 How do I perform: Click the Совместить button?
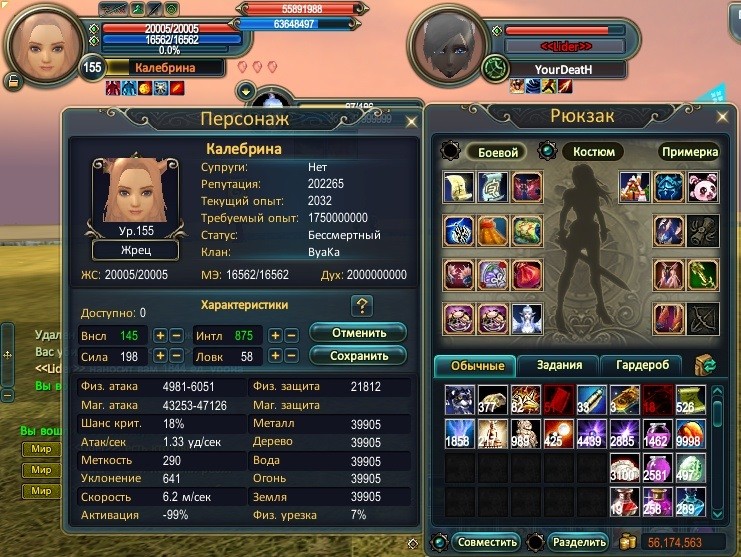490,542
